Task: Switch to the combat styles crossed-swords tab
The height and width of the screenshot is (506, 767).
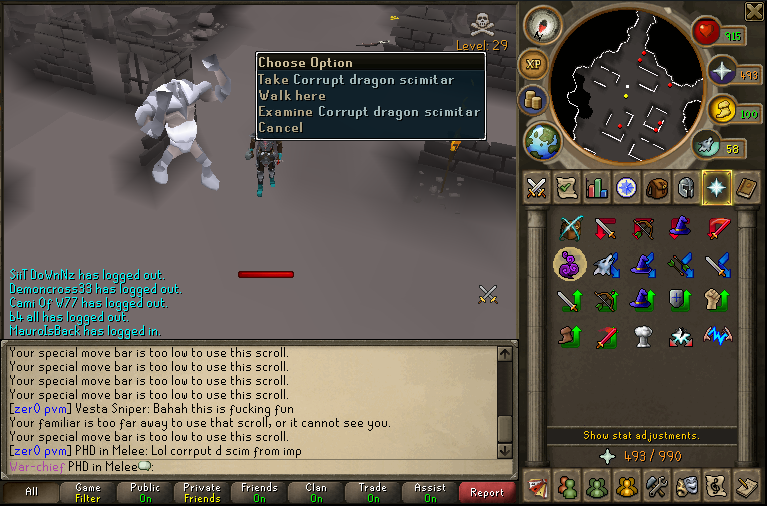Action: 537,187
